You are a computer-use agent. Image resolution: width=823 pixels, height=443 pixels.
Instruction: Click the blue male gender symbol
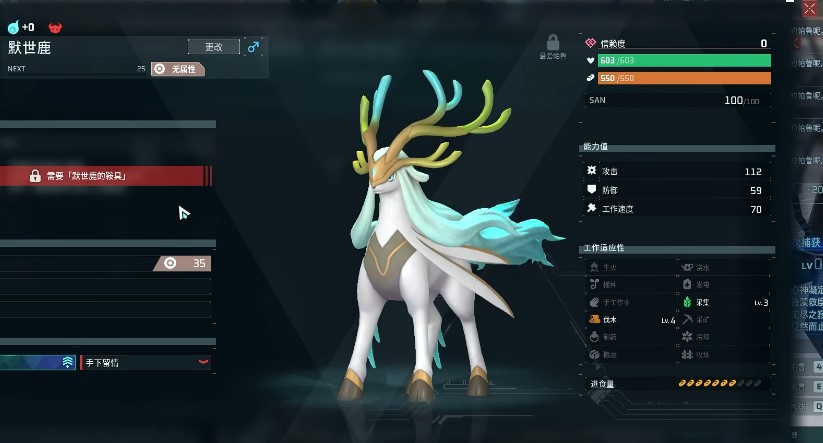(x=253, y=47)
